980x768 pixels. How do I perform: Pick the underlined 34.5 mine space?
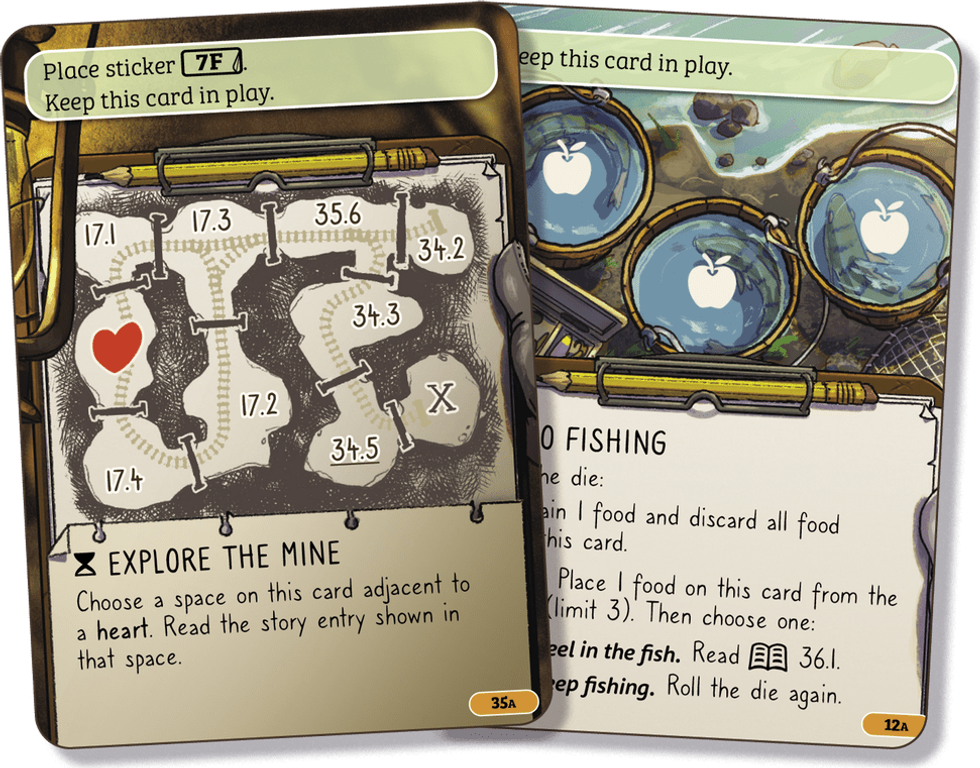(x=355, y=449)
